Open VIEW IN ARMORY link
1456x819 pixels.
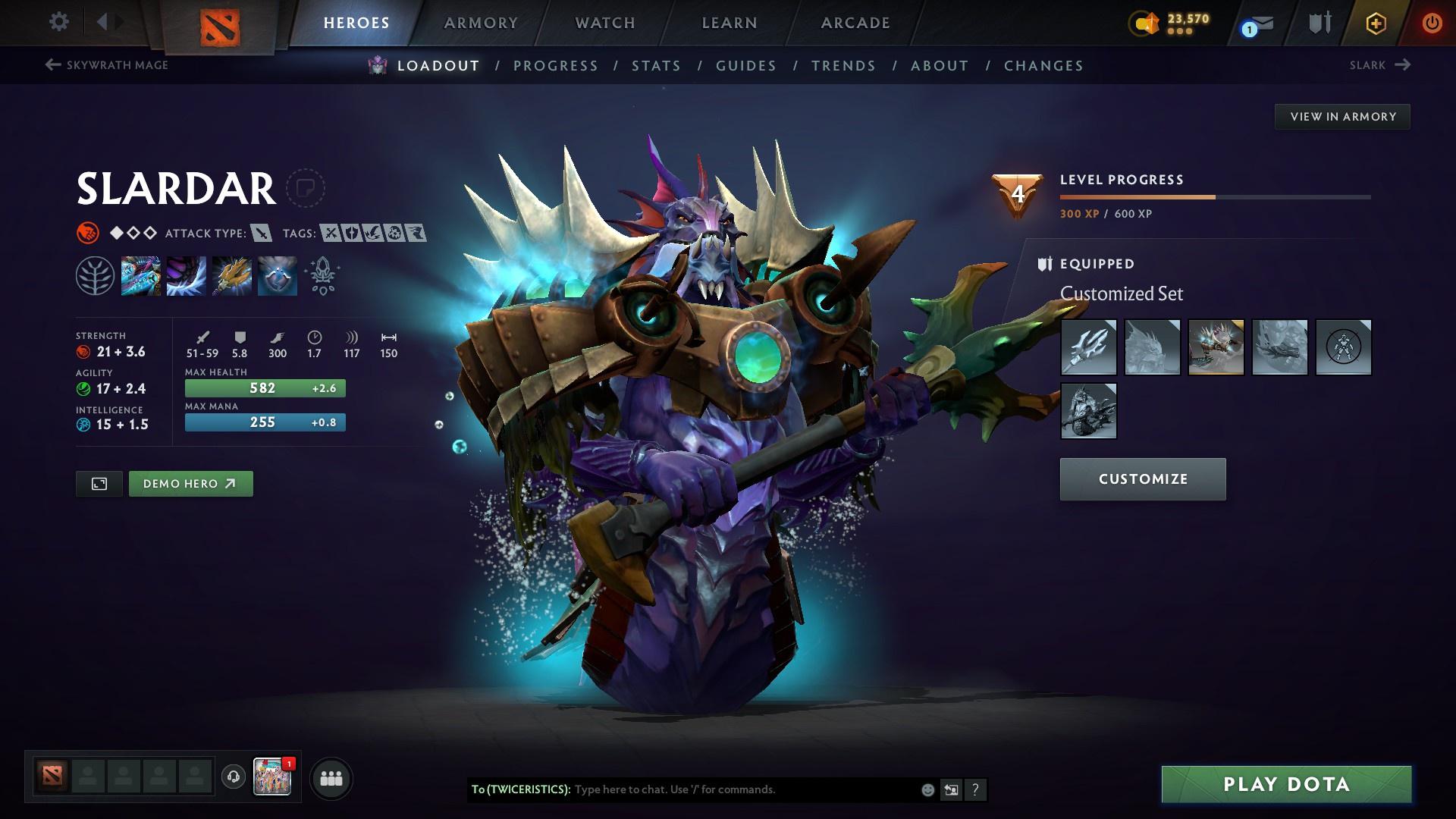[x=1342, y=116]
